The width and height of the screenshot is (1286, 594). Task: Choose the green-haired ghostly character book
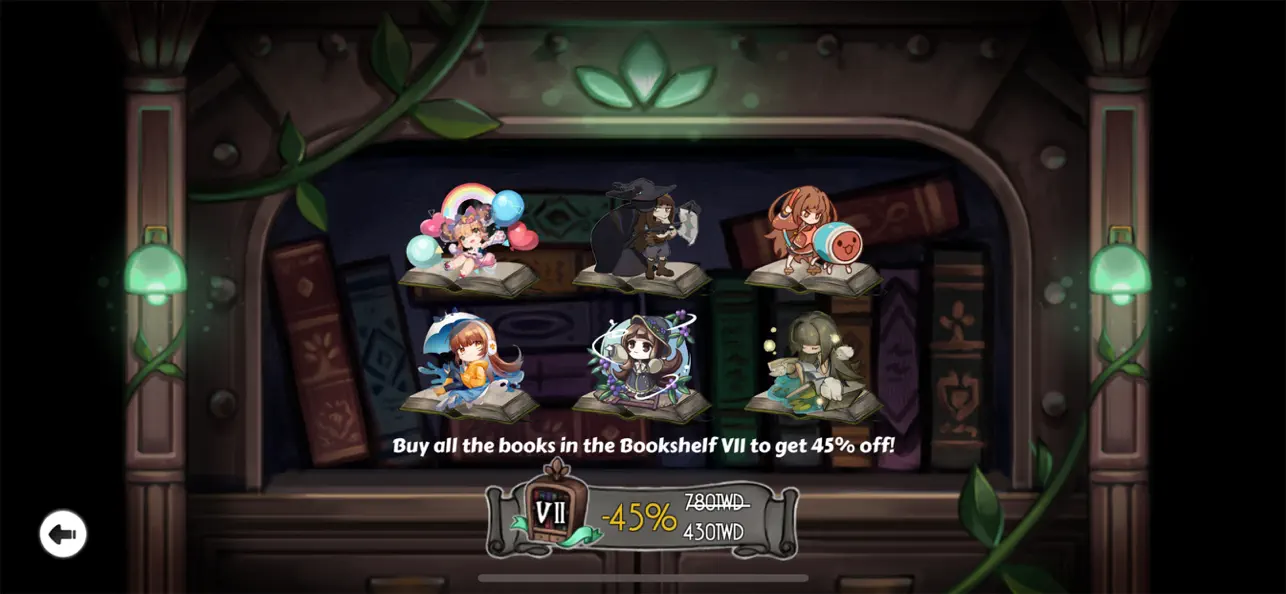pyautogui.click(x=812, y=368)
